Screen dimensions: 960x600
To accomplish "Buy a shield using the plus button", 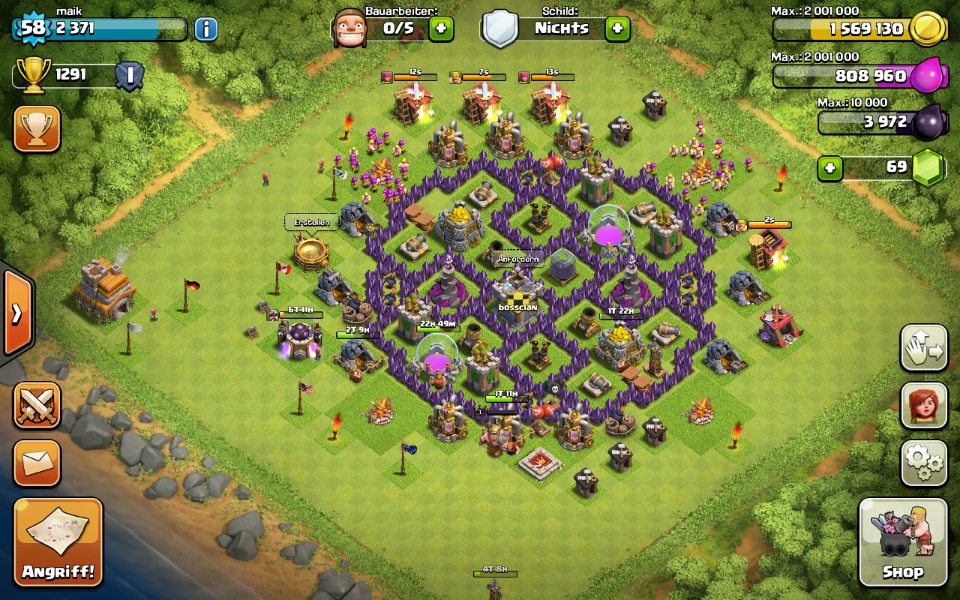I will [x=617, y=28].
